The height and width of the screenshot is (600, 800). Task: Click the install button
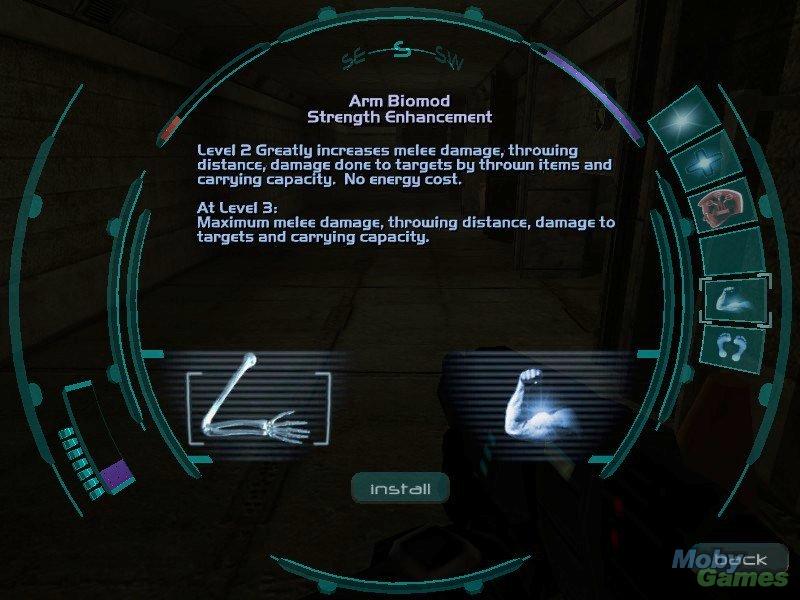tap(400, 489)
